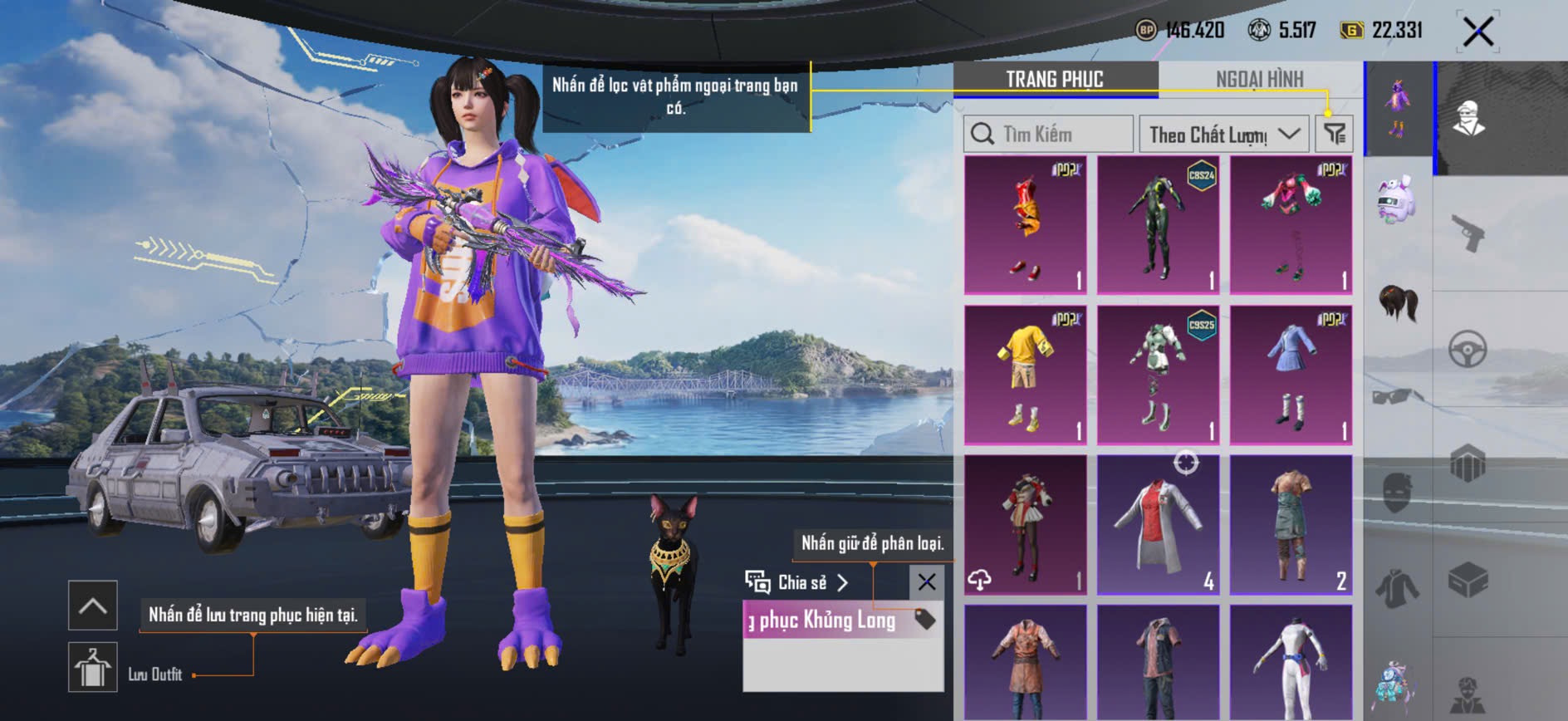
Task: Open the NGOẠI HÌNH tab
Action: tap(1259, 79)
